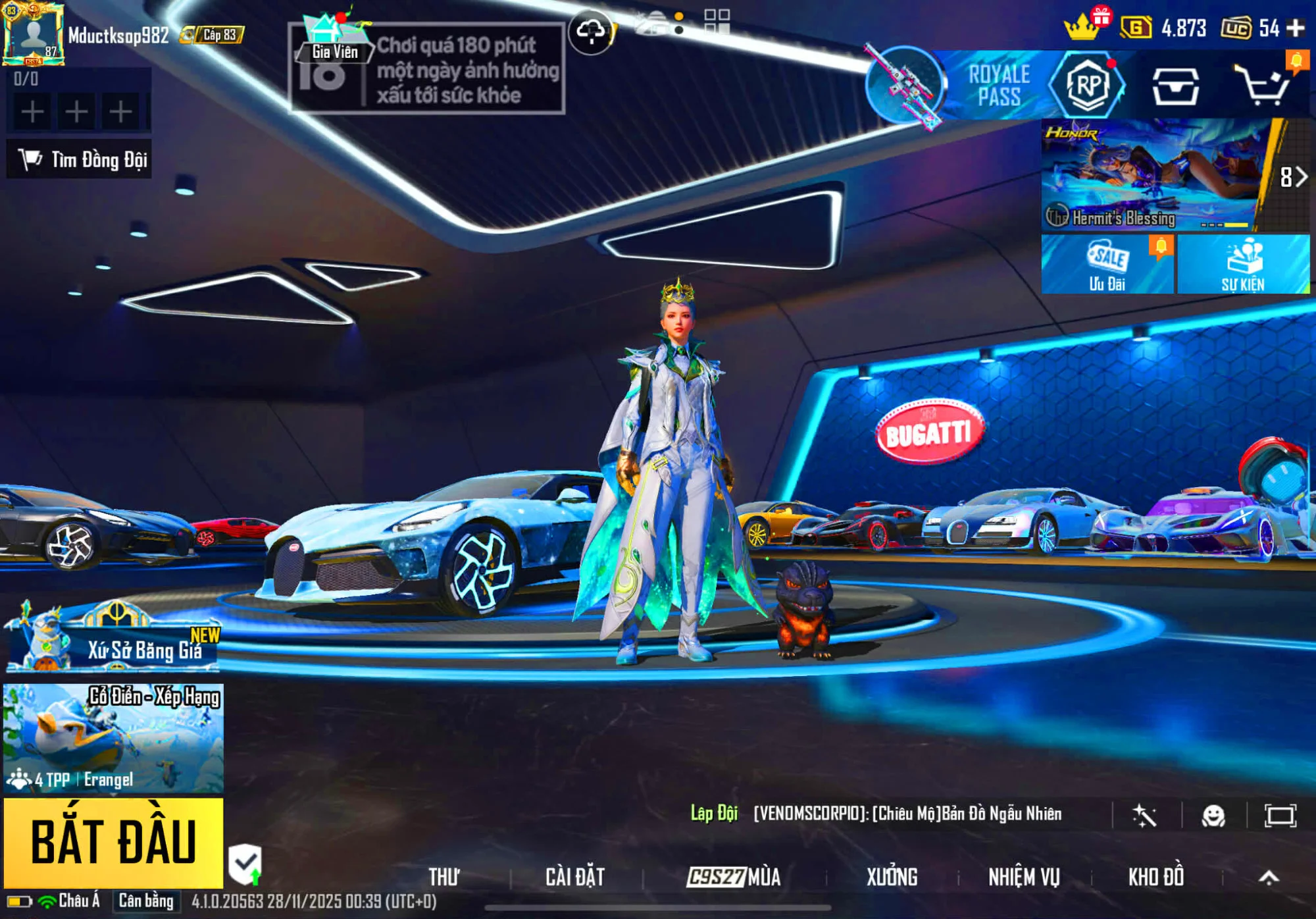Open the supply crate icon
The height and width of the screenshot is (919, 1316).
(1175, 87)
